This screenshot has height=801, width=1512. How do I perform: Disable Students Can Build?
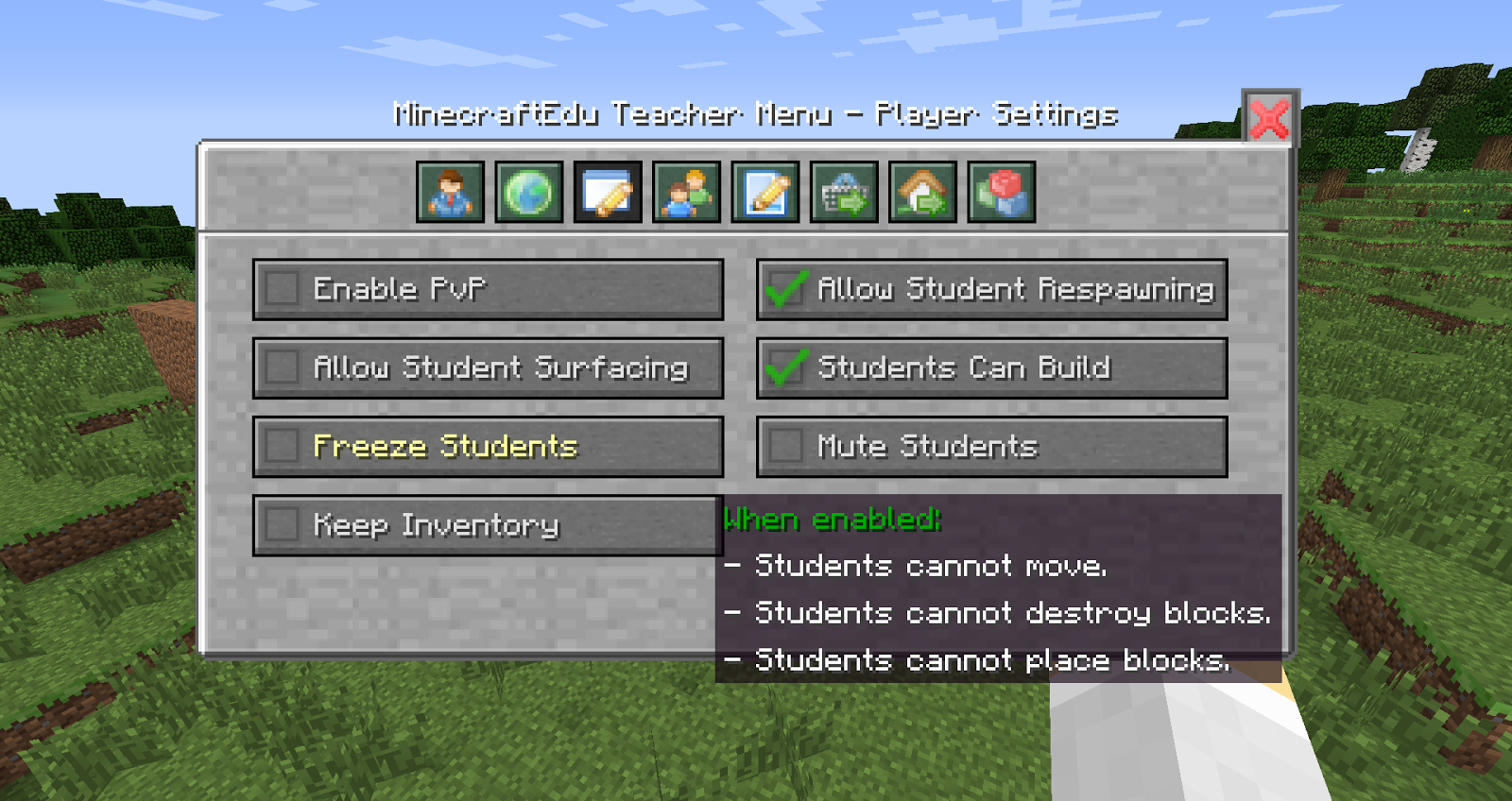782,367
